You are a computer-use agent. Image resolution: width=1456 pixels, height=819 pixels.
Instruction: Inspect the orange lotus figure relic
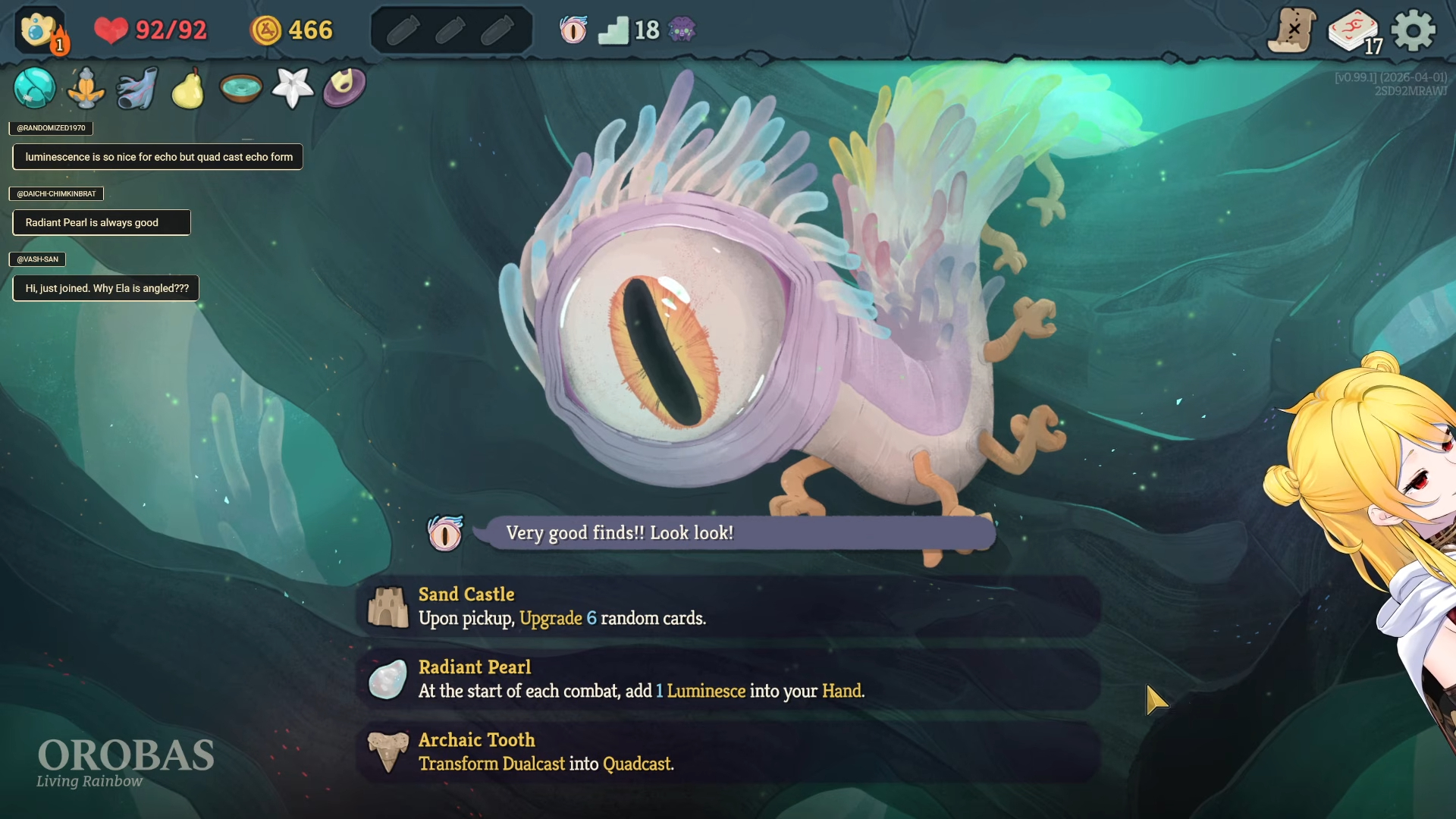click(86, 88)
